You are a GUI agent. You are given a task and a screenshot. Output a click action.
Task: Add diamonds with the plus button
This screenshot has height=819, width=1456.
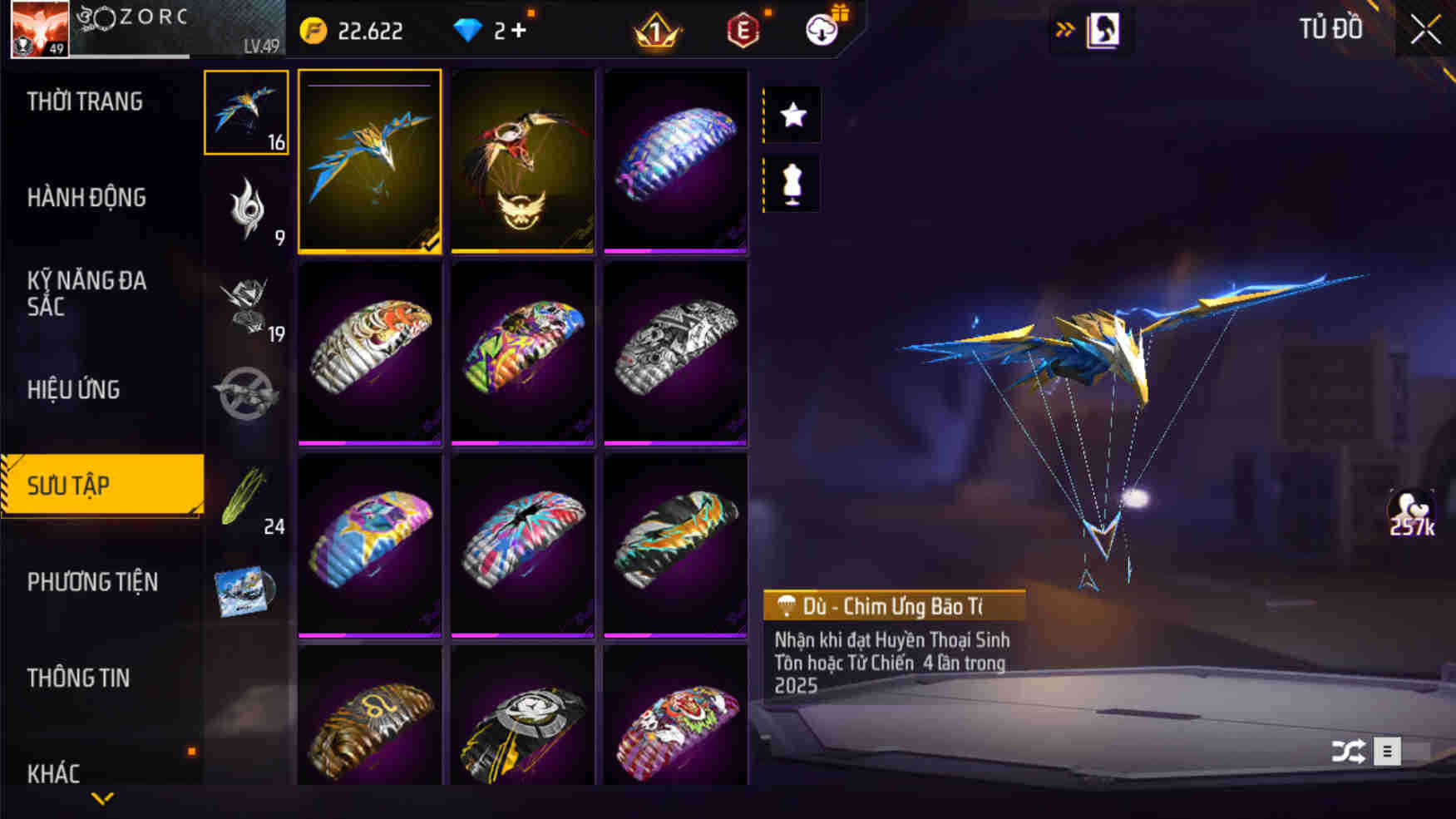(519, 31)
